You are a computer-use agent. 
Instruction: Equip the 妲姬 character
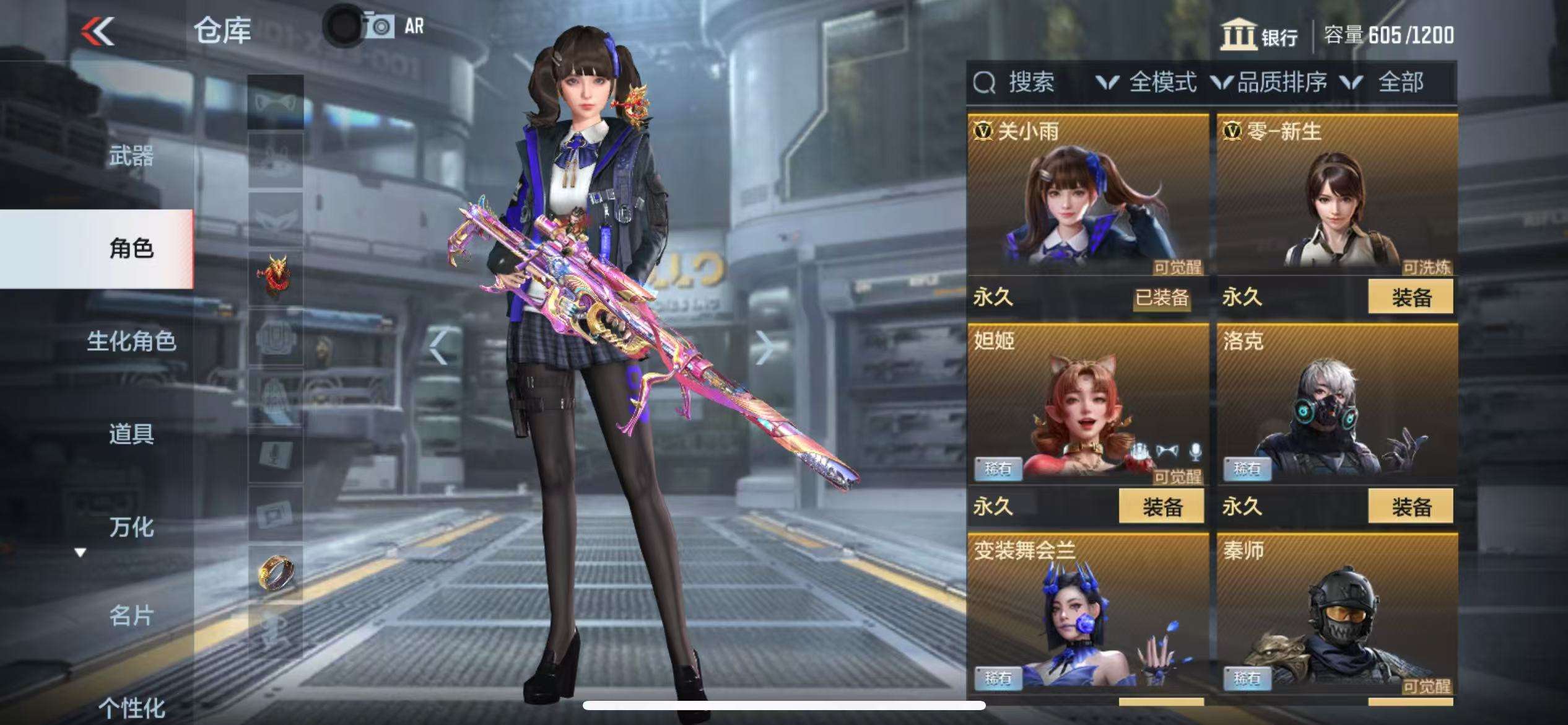1161,507
